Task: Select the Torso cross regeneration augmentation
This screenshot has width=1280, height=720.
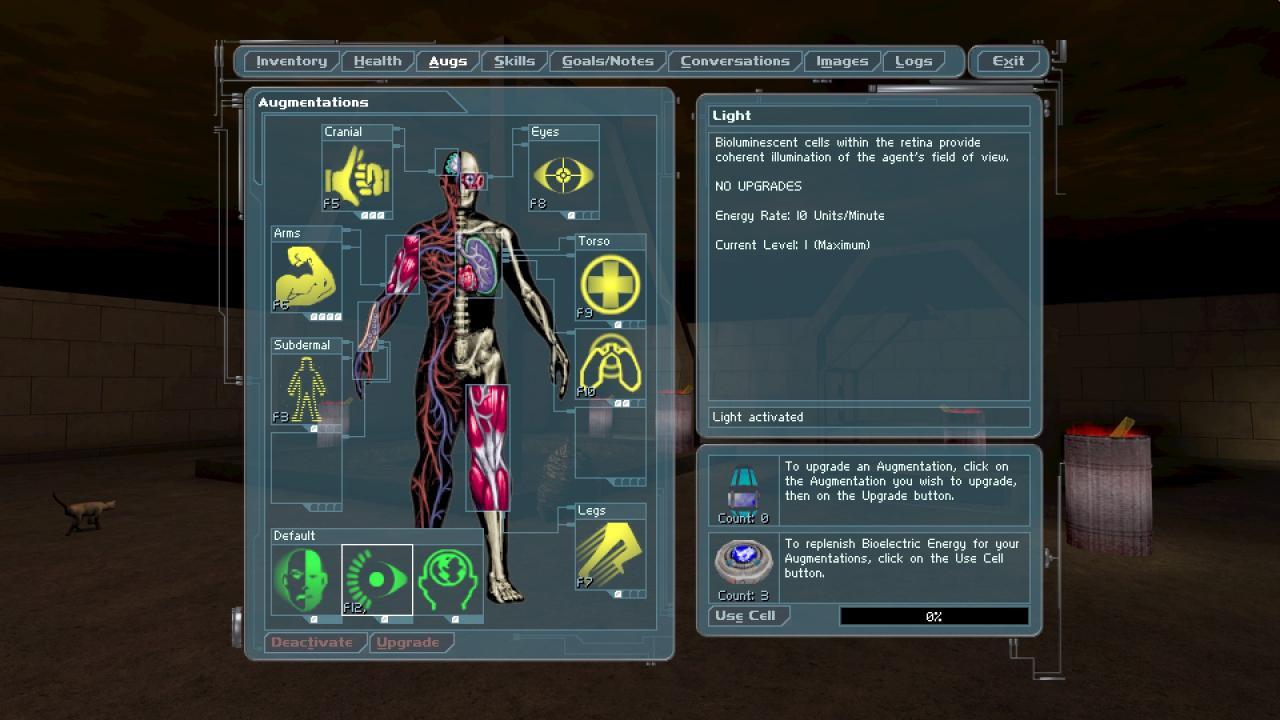Action: 610,285
